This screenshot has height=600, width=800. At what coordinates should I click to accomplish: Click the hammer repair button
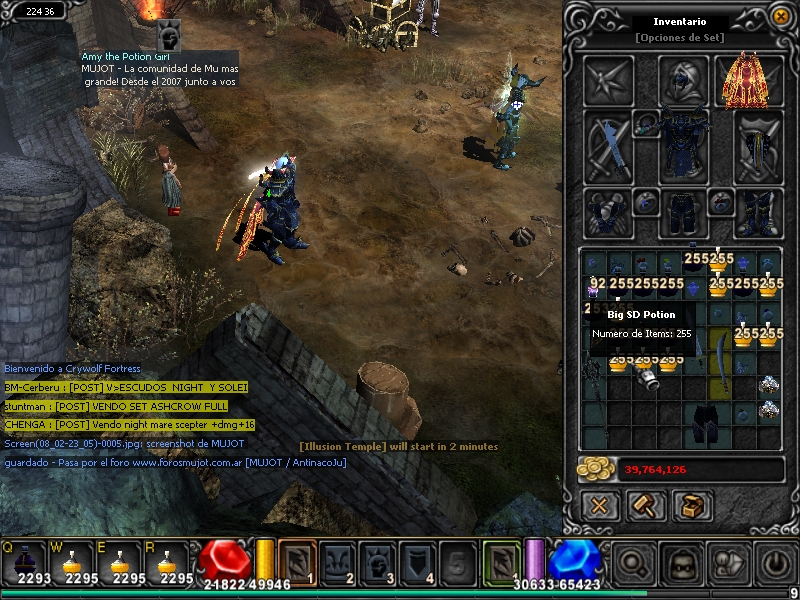click(646, 506)
